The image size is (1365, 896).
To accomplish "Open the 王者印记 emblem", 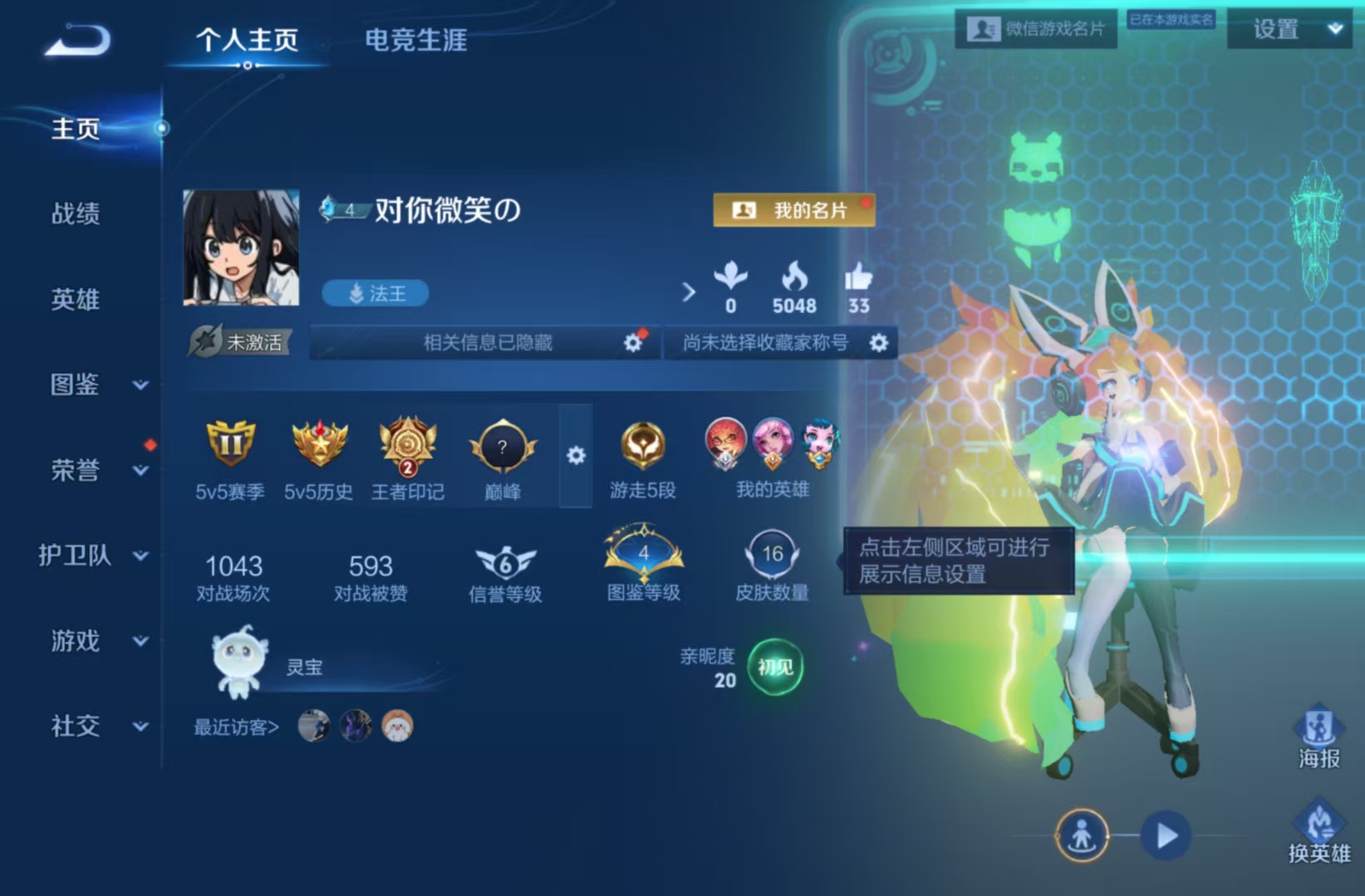I will click(407, 447).
